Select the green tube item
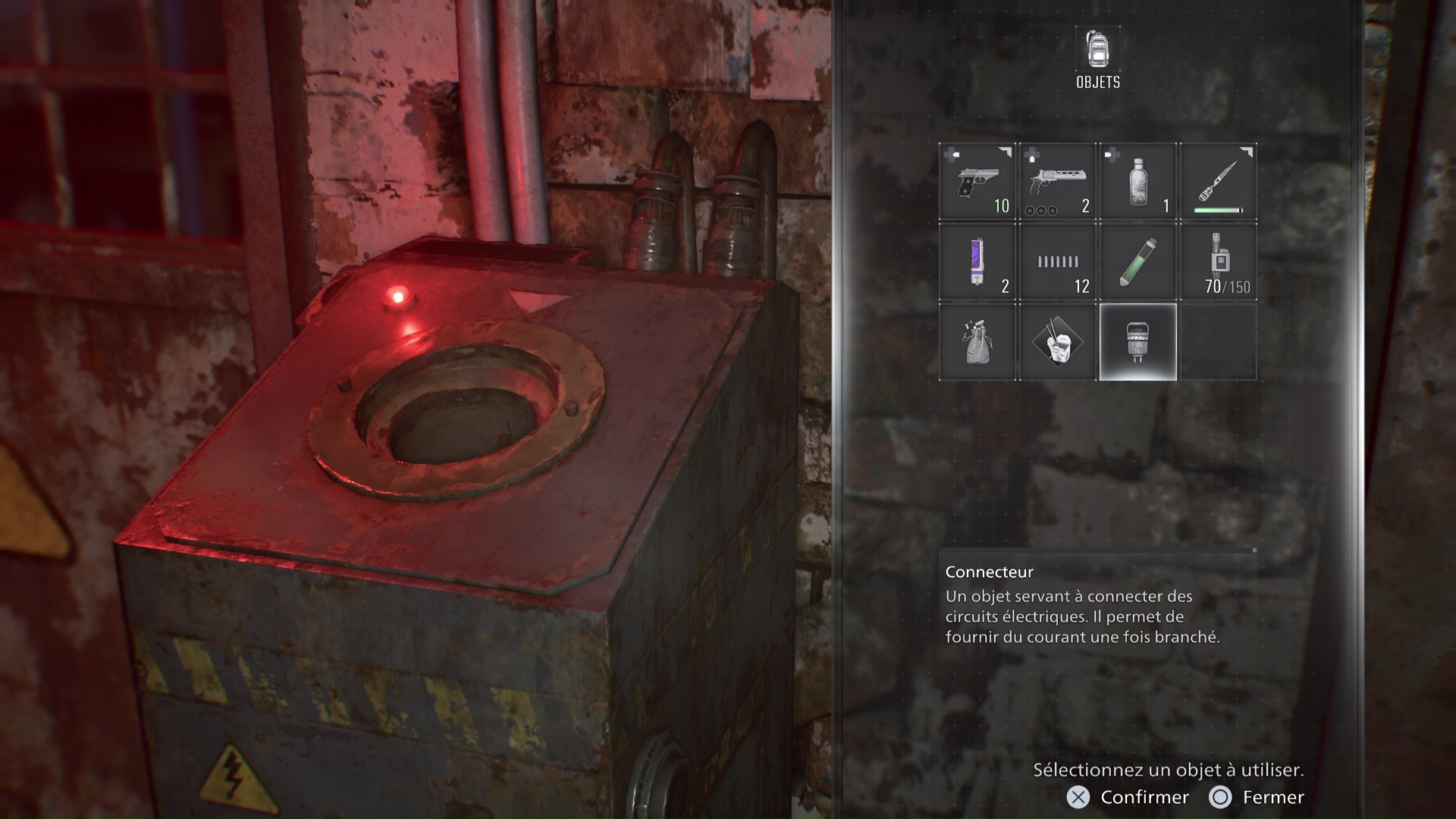The width and height of the screenshot is (1456, 819). [x=1137, y=262]
